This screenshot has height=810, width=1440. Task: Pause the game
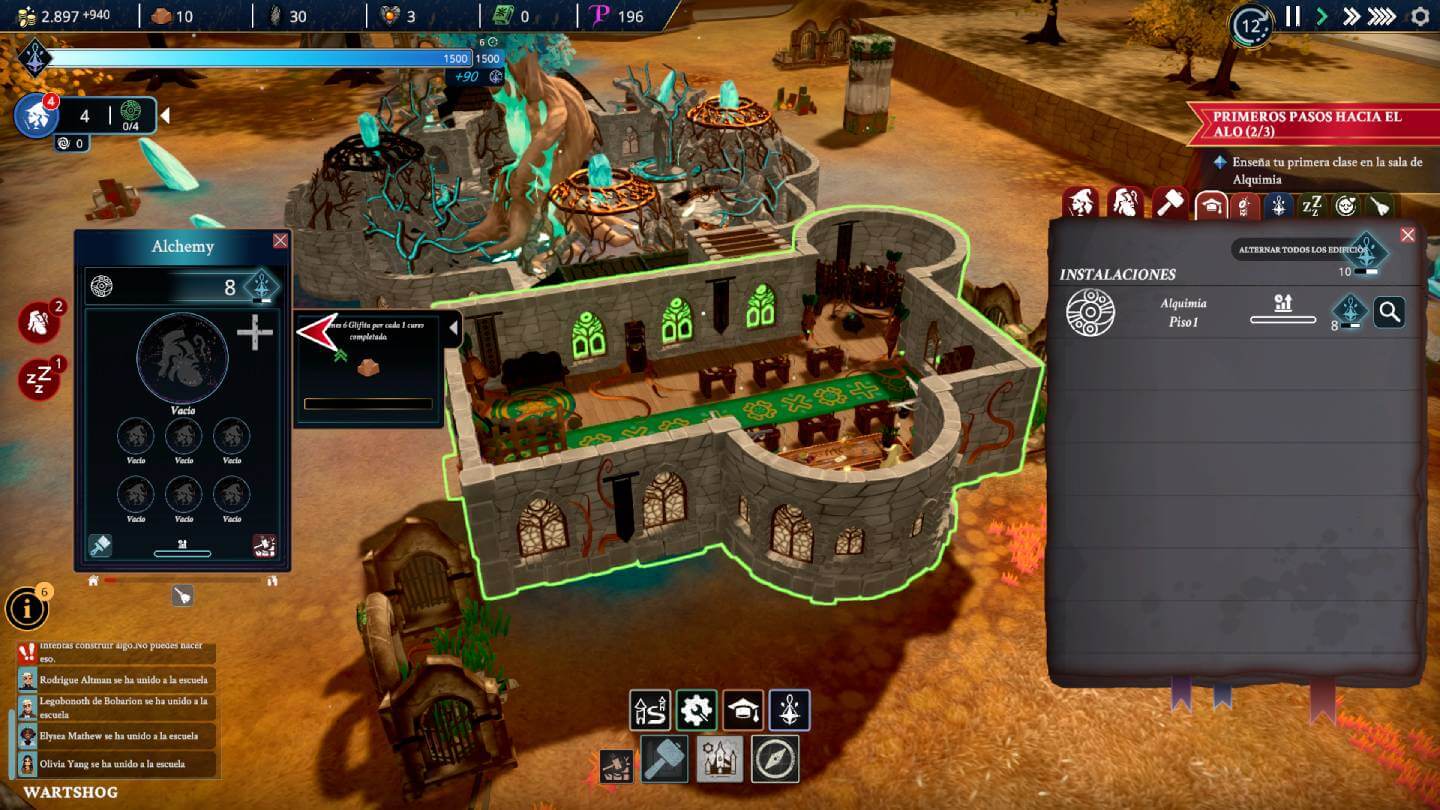1293,16
